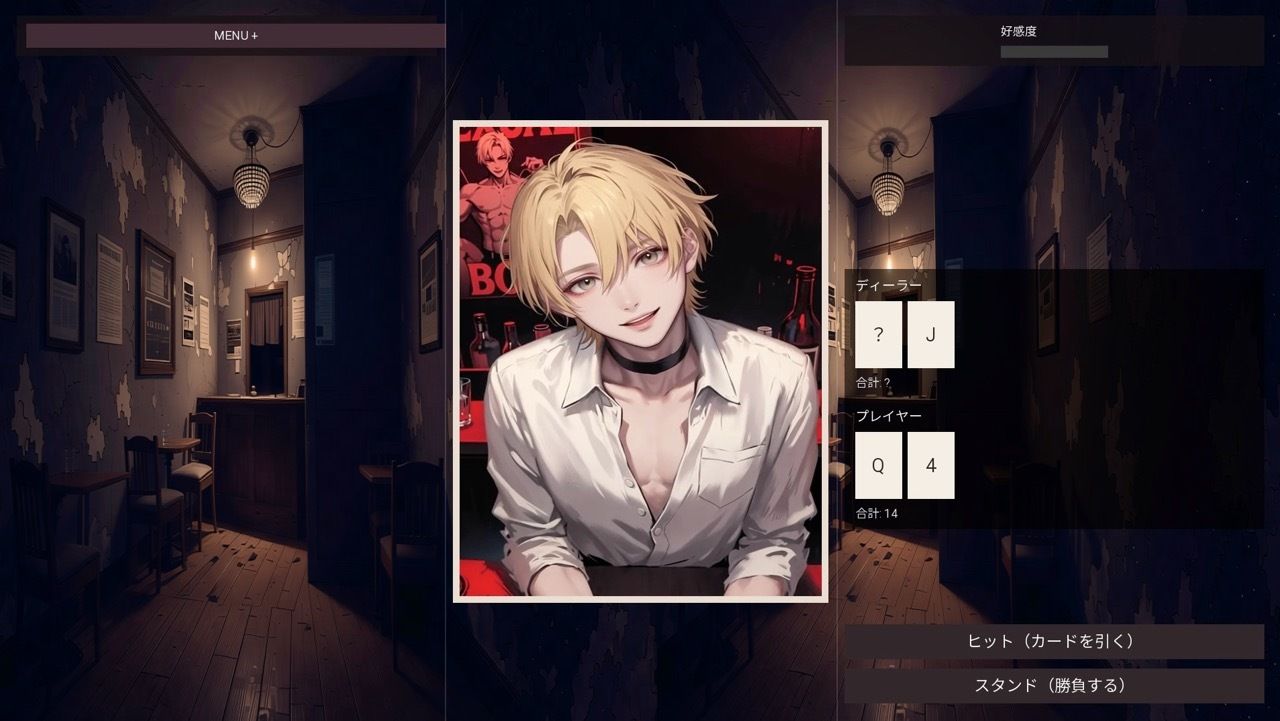
Task: Click the 好感度 affection progress bar
Action: (x=1055, y=50)
